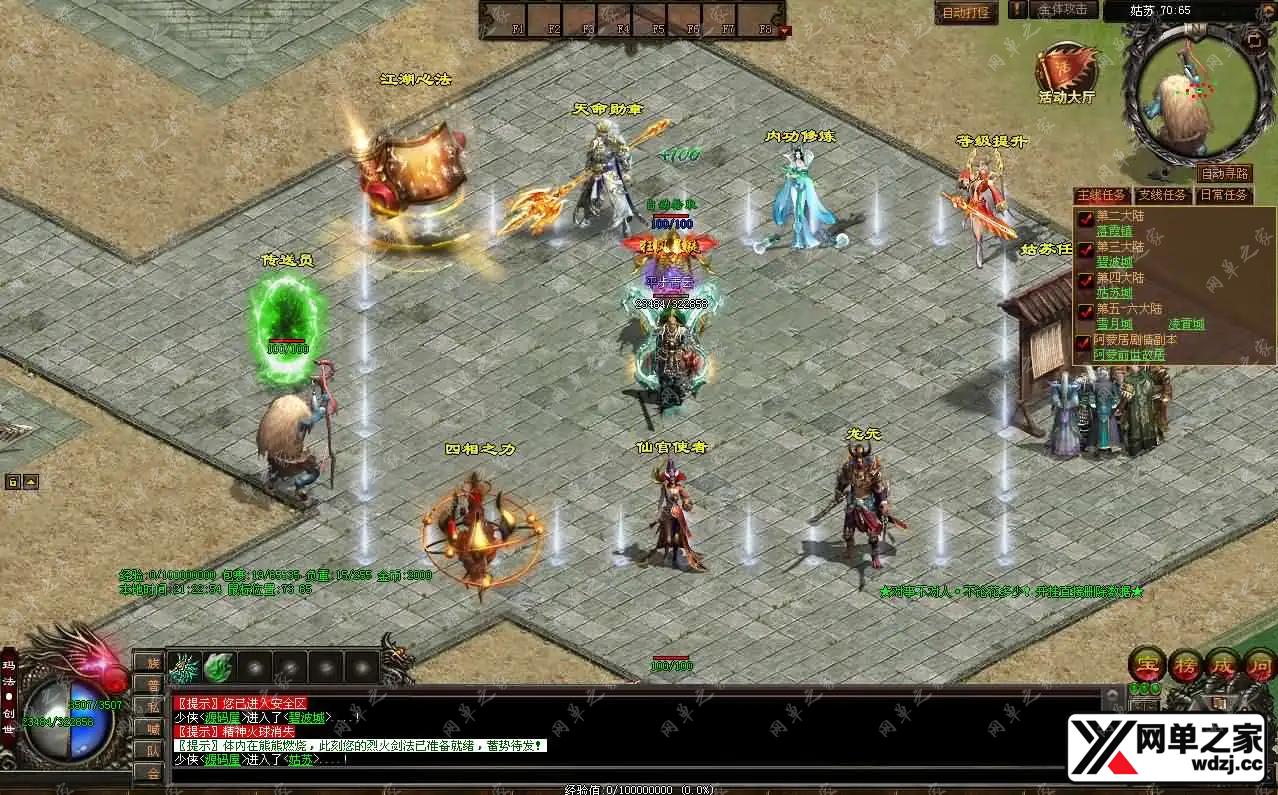Click the 全体攻击 attack mode button
Image resolution: width=1278 pixels, height=795 pixels.
click(x=1062, y=10)
